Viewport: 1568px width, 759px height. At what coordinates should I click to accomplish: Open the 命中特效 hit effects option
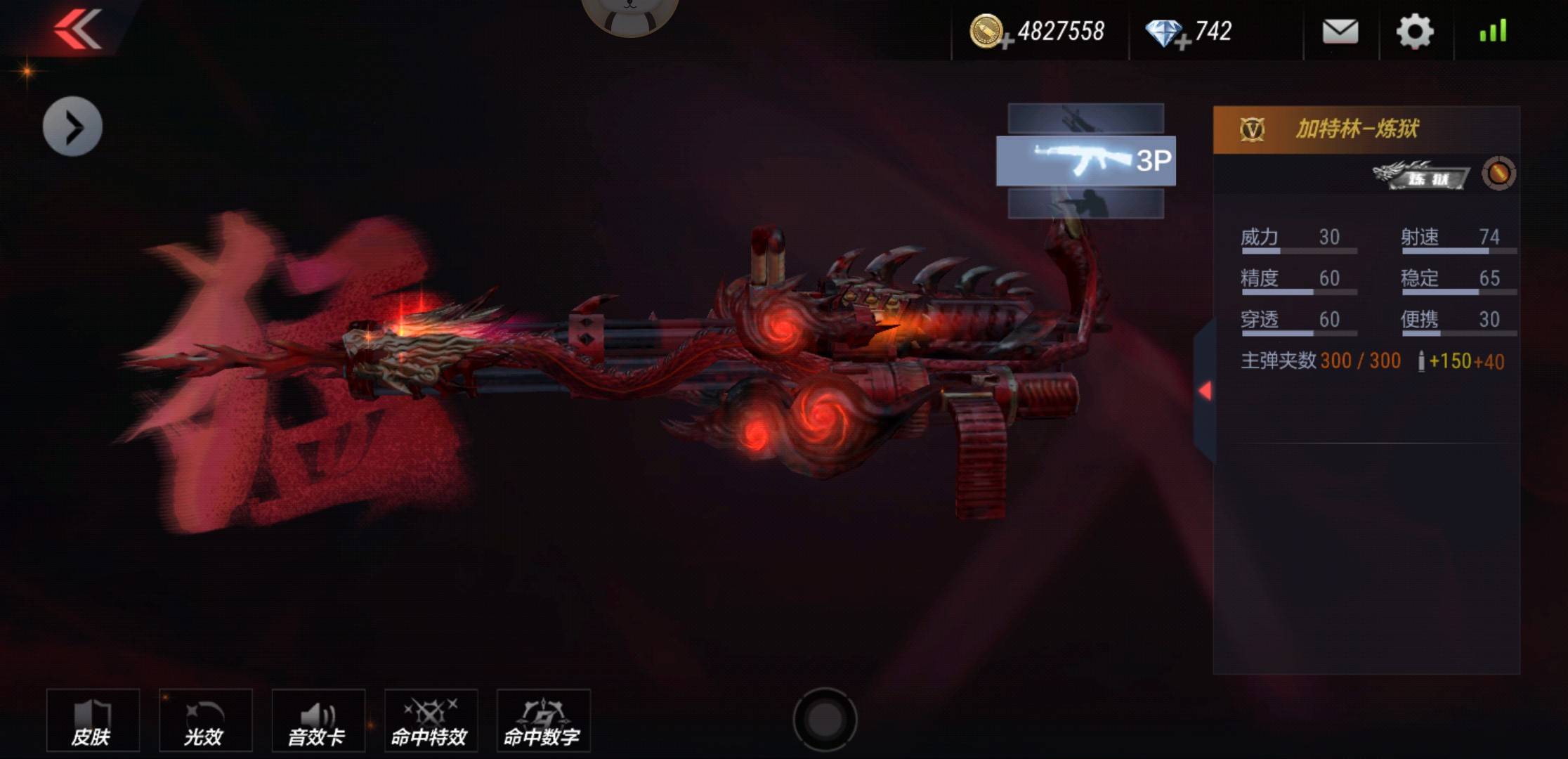431,721
